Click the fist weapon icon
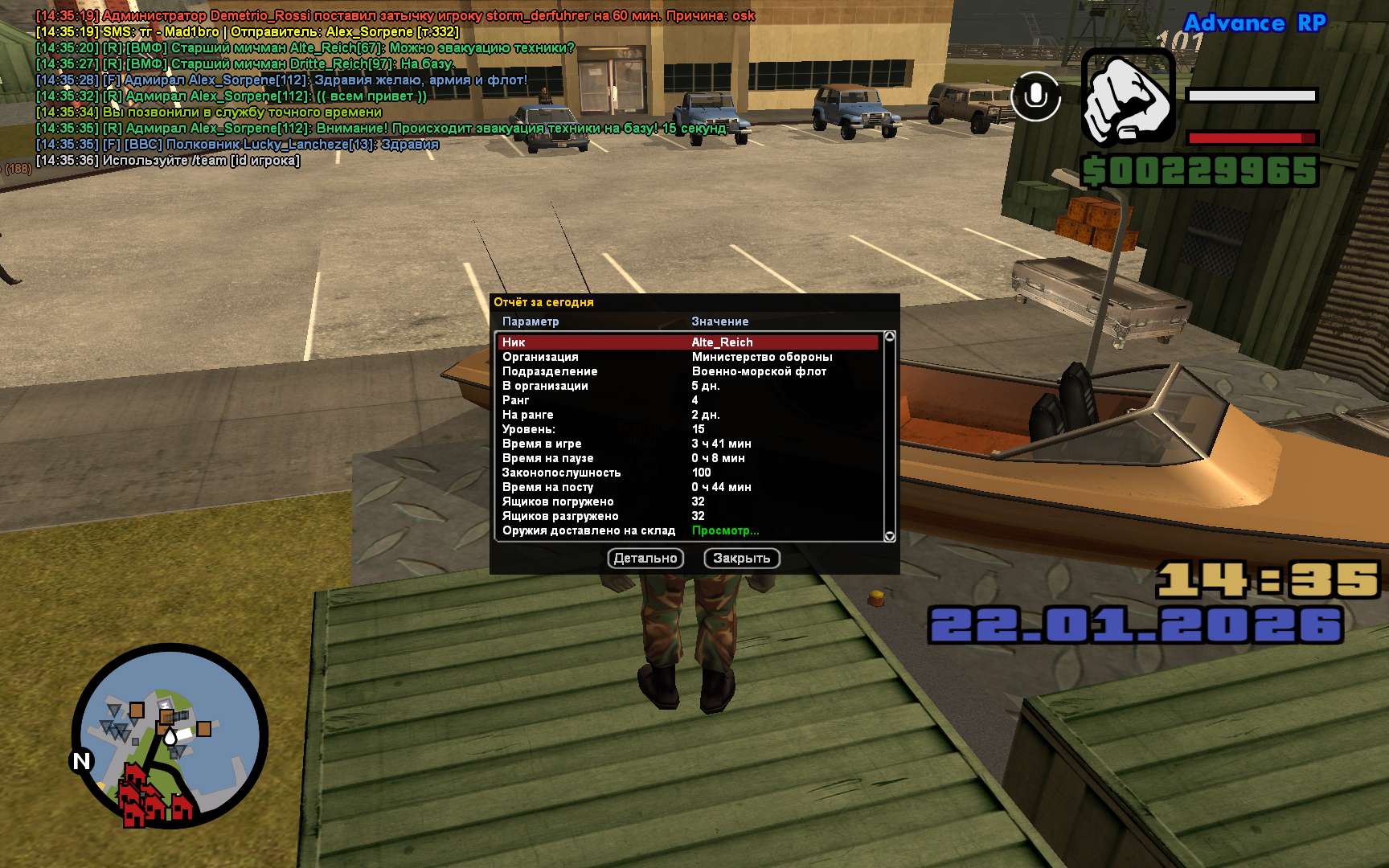 (1128, 98)
